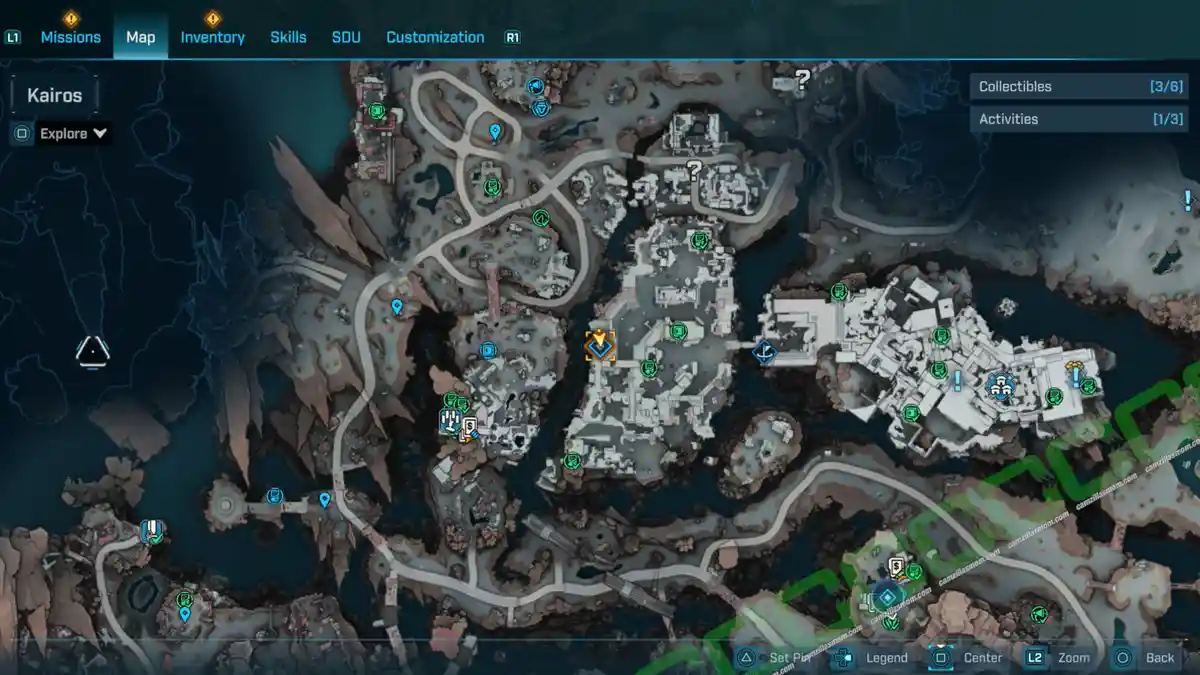1200x675 pixels.
Task: Choose the Legend option in bottom bar
Action: pos(885,658)
